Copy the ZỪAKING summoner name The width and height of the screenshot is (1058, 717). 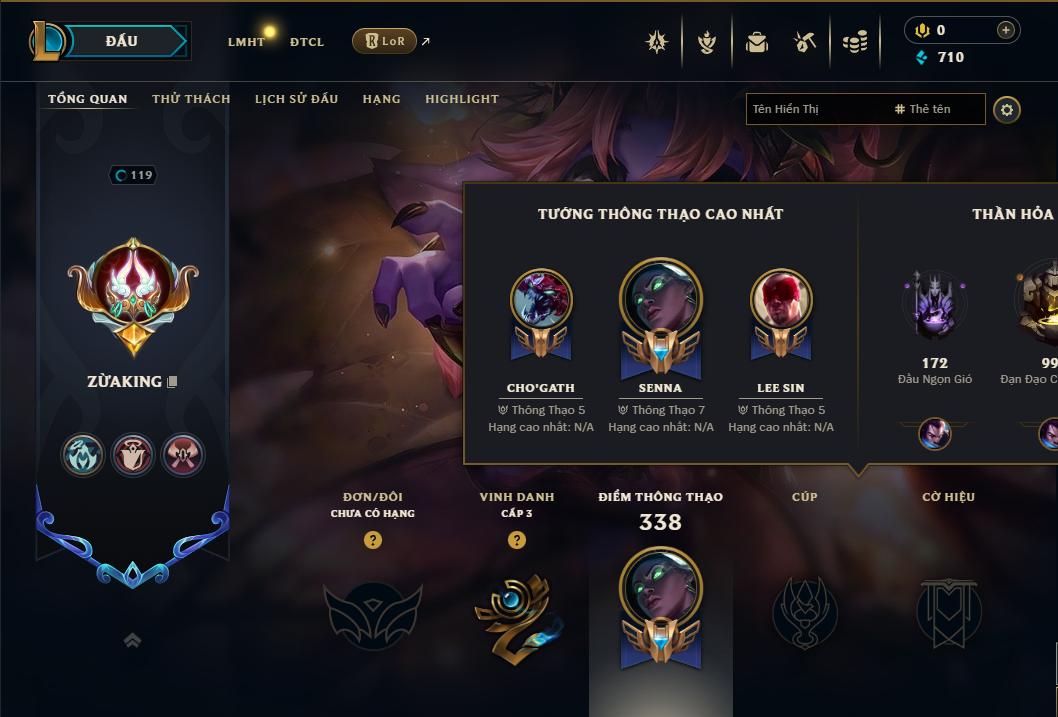(x=173, y=382)
